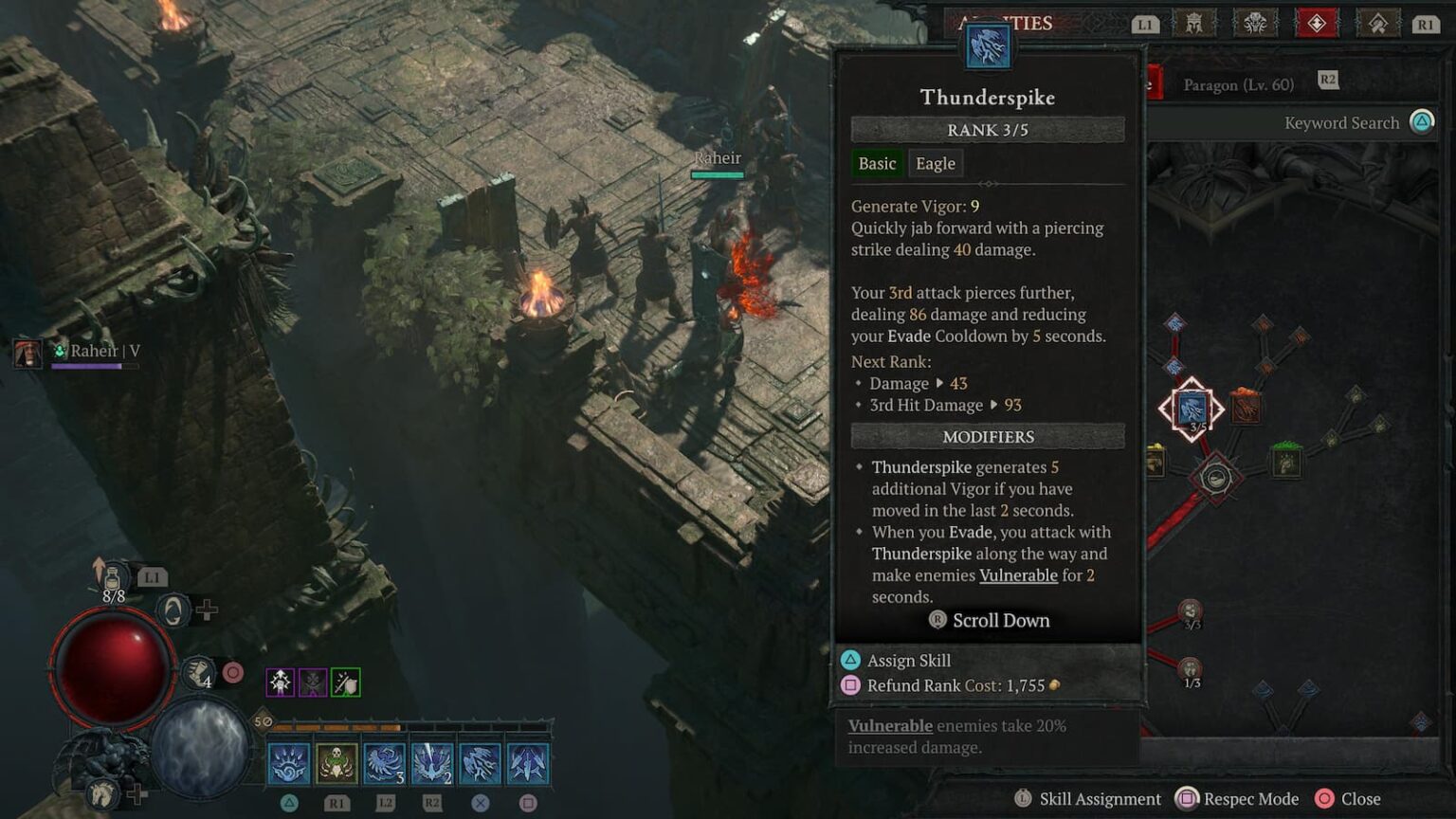Switch to the Eagle tag on Thunderspike
Viewport: 1456px width, 819px height.
(x=935, y=163)
